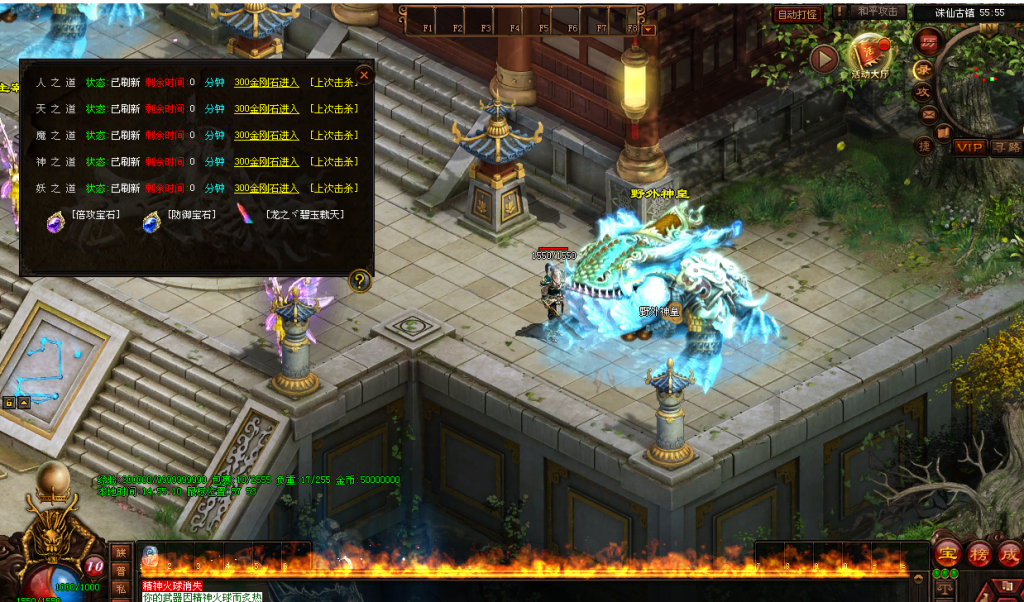Enter 天之道 with 300 金刚石
This screenshot has width=1024, height=602.
(x=267, y=109)
